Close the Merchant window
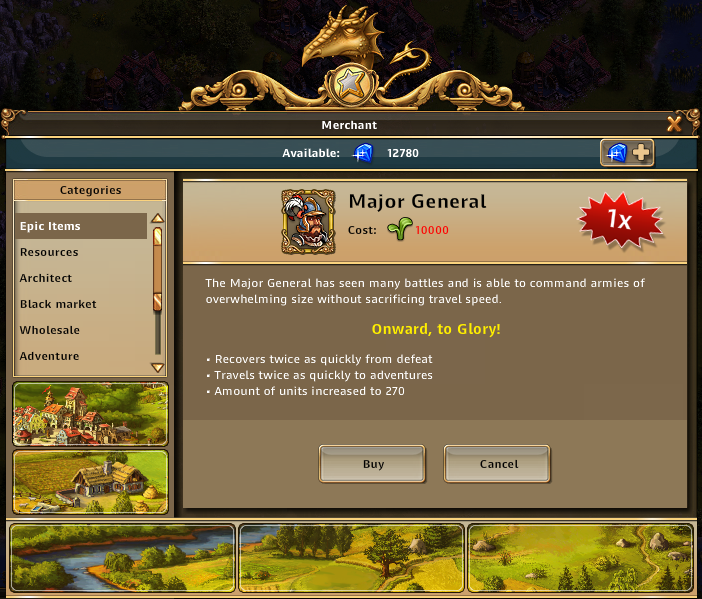This screenshot has height=599, width=702. 674,124
